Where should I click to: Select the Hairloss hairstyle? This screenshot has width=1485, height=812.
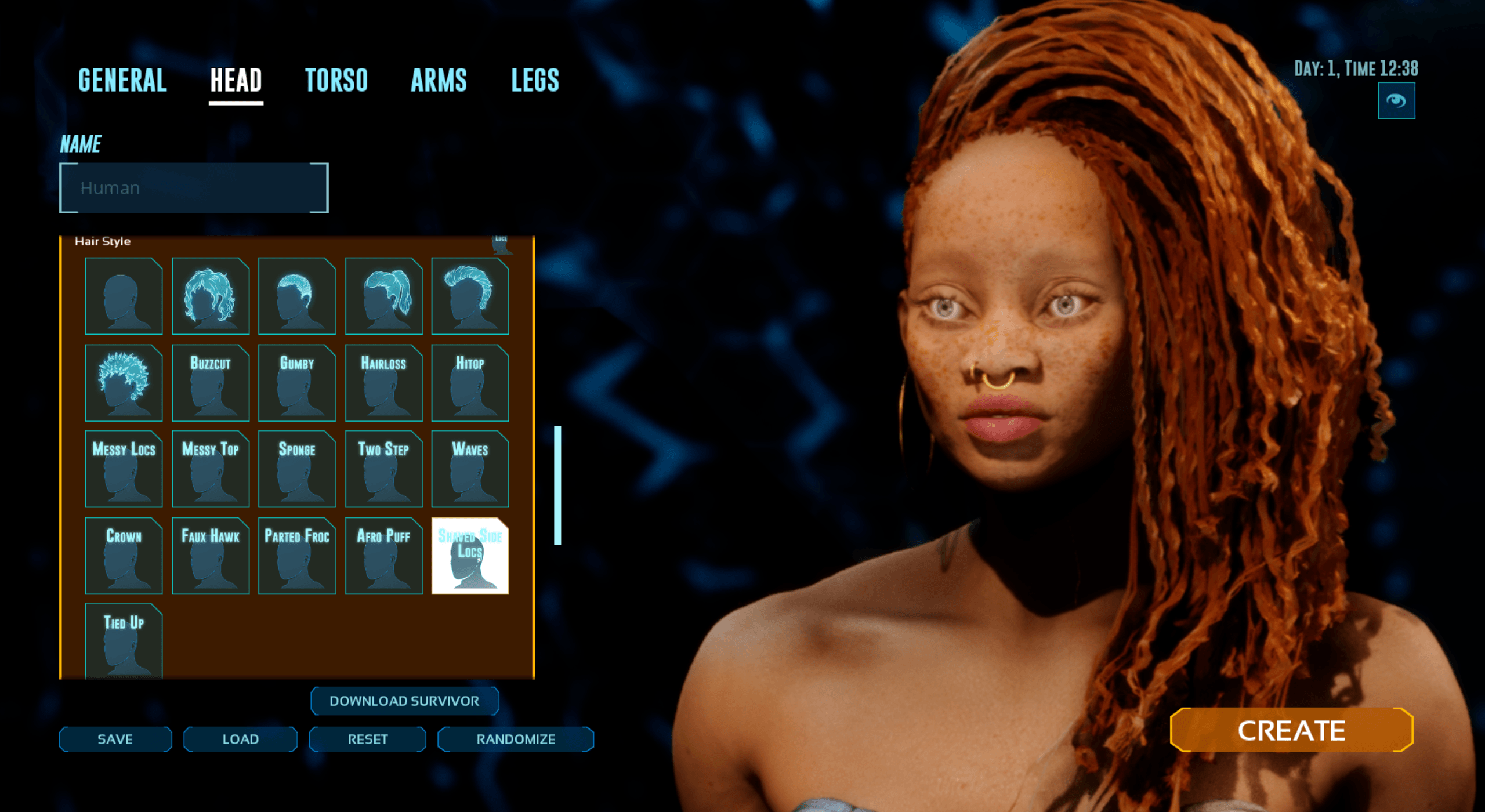click(x=384, y=383)
